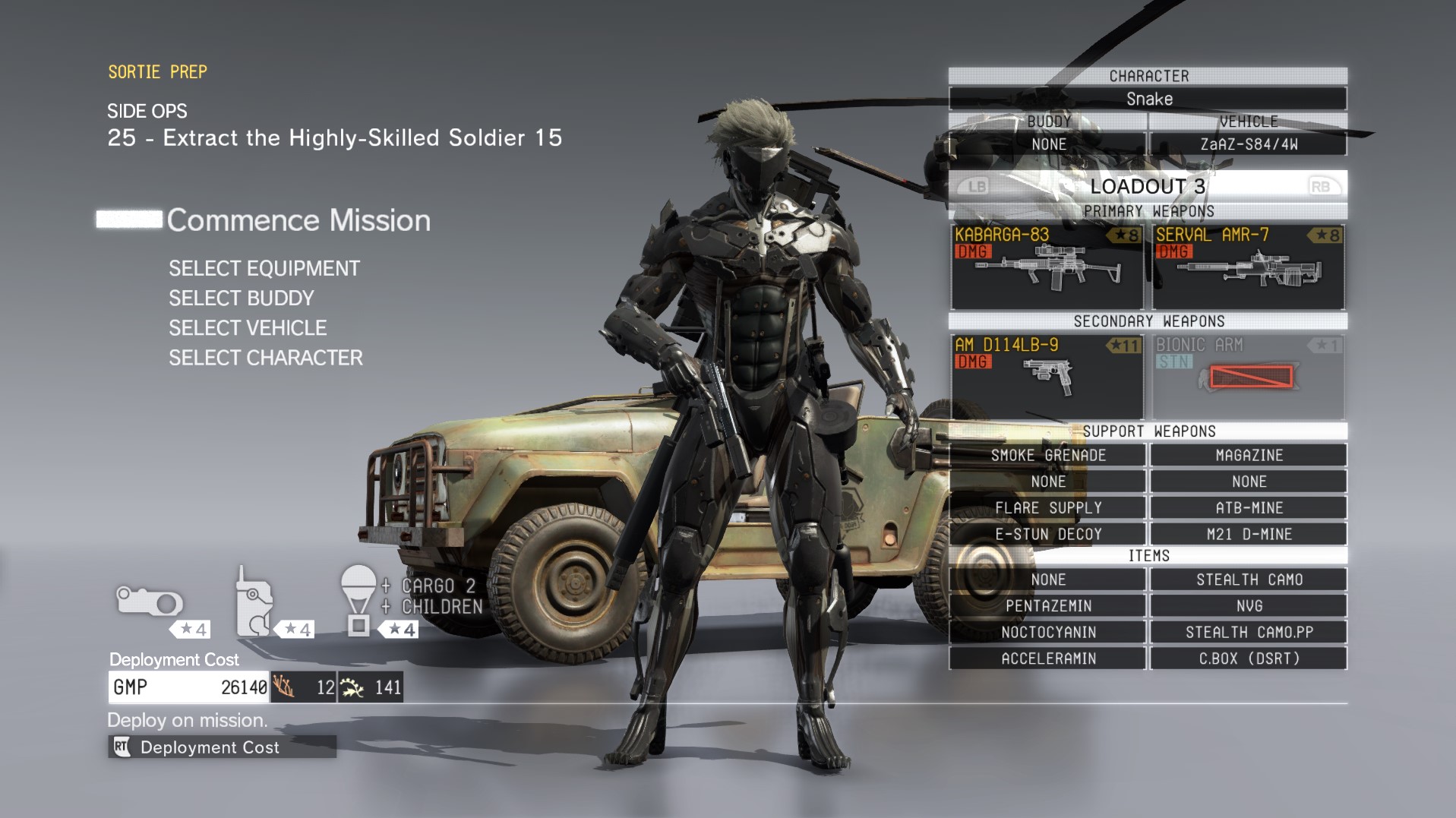Click the Loadout 3 selector bar

point(1148,186)
